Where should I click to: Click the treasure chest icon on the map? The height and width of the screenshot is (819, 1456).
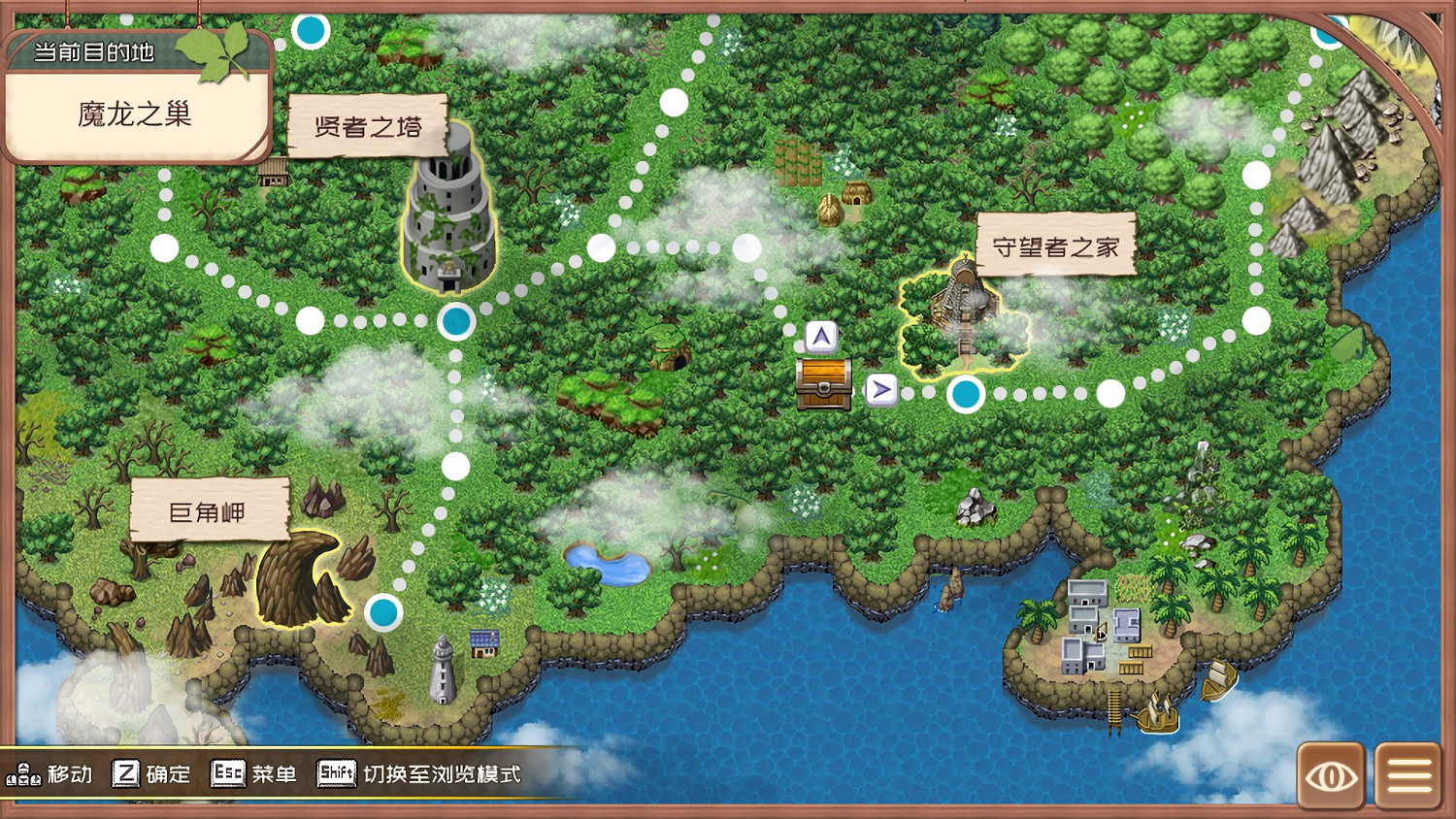pyautogui.click(x=824, y=384)
